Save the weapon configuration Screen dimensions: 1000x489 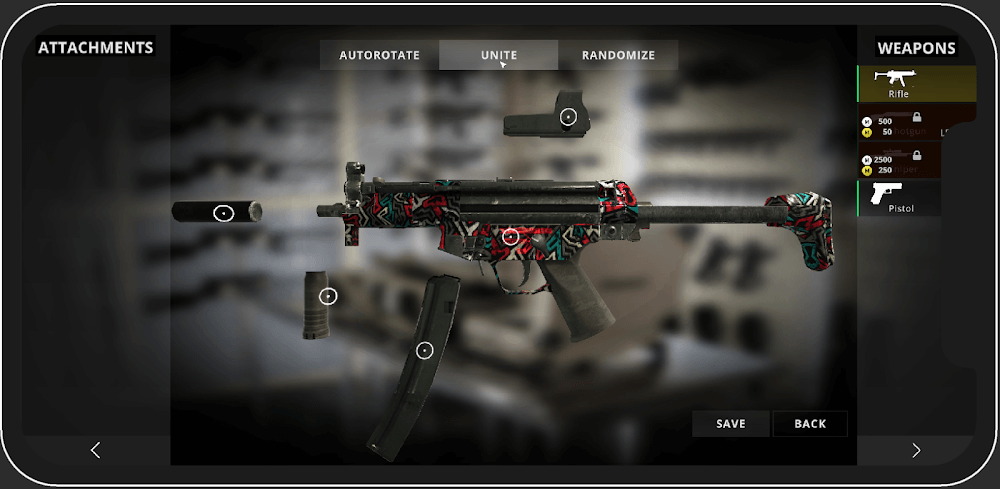point(731,424)
